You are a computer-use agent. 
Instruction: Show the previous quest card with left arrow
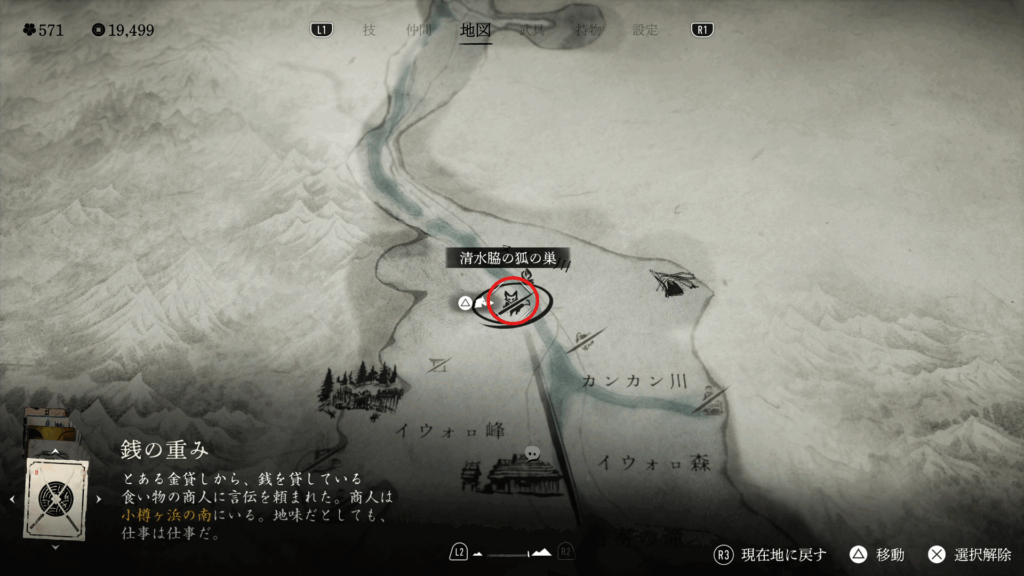(13, 497)
